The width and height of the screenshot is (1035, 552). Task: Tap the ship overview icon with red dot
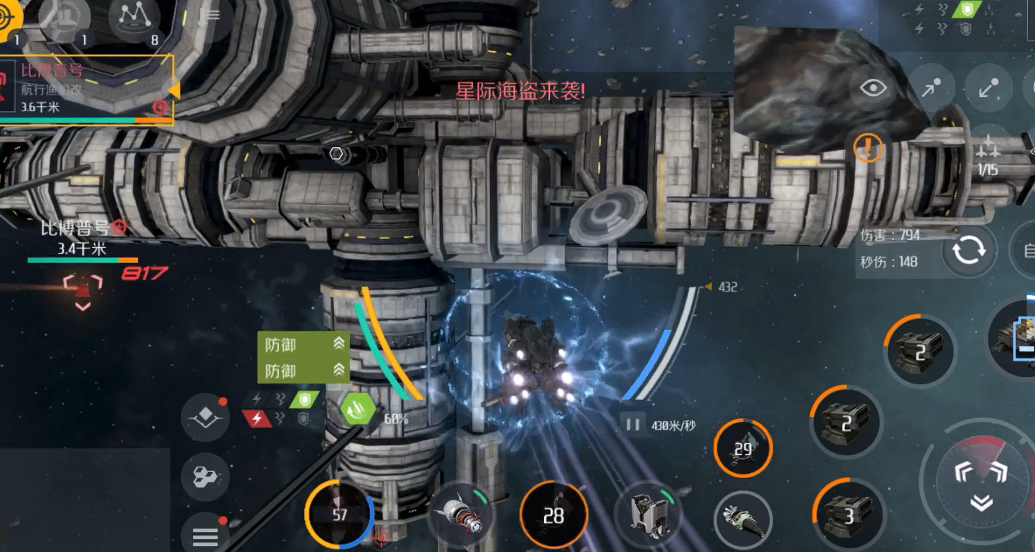[x=205, y=418]
